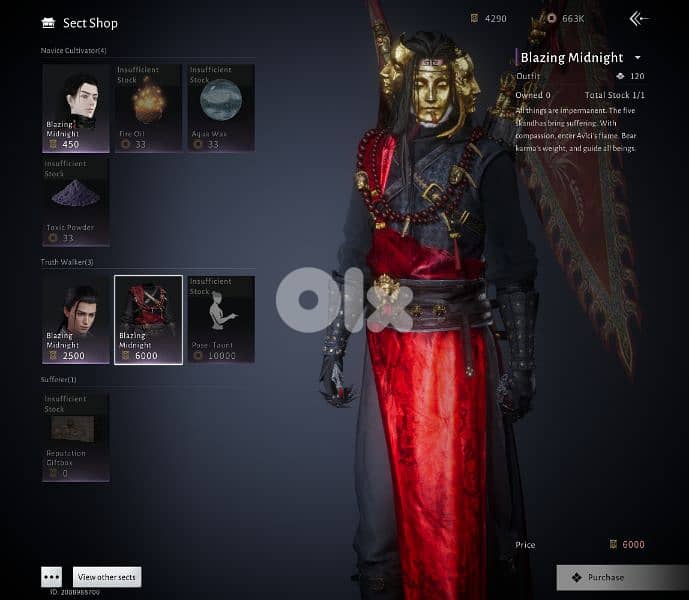This screenshot has width=689, height=600.
Task: Pick the Toxic Powder shop item
Action: [76, 200]
